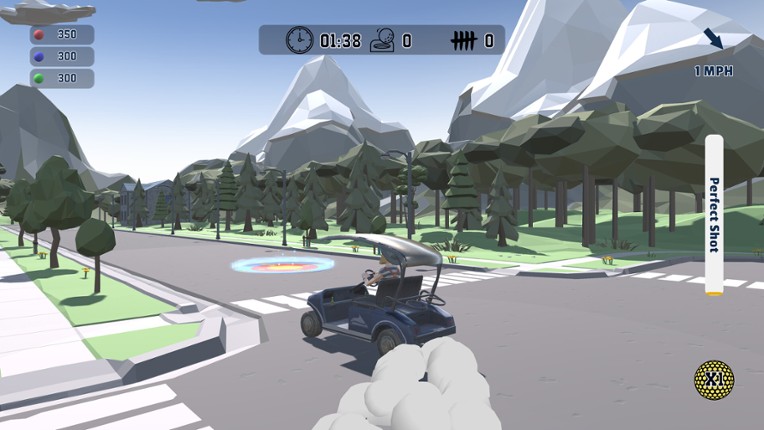This screenshot has height=430, width=764.
Task: Click the golf ball X1 icon
Action: coord(714,381)
